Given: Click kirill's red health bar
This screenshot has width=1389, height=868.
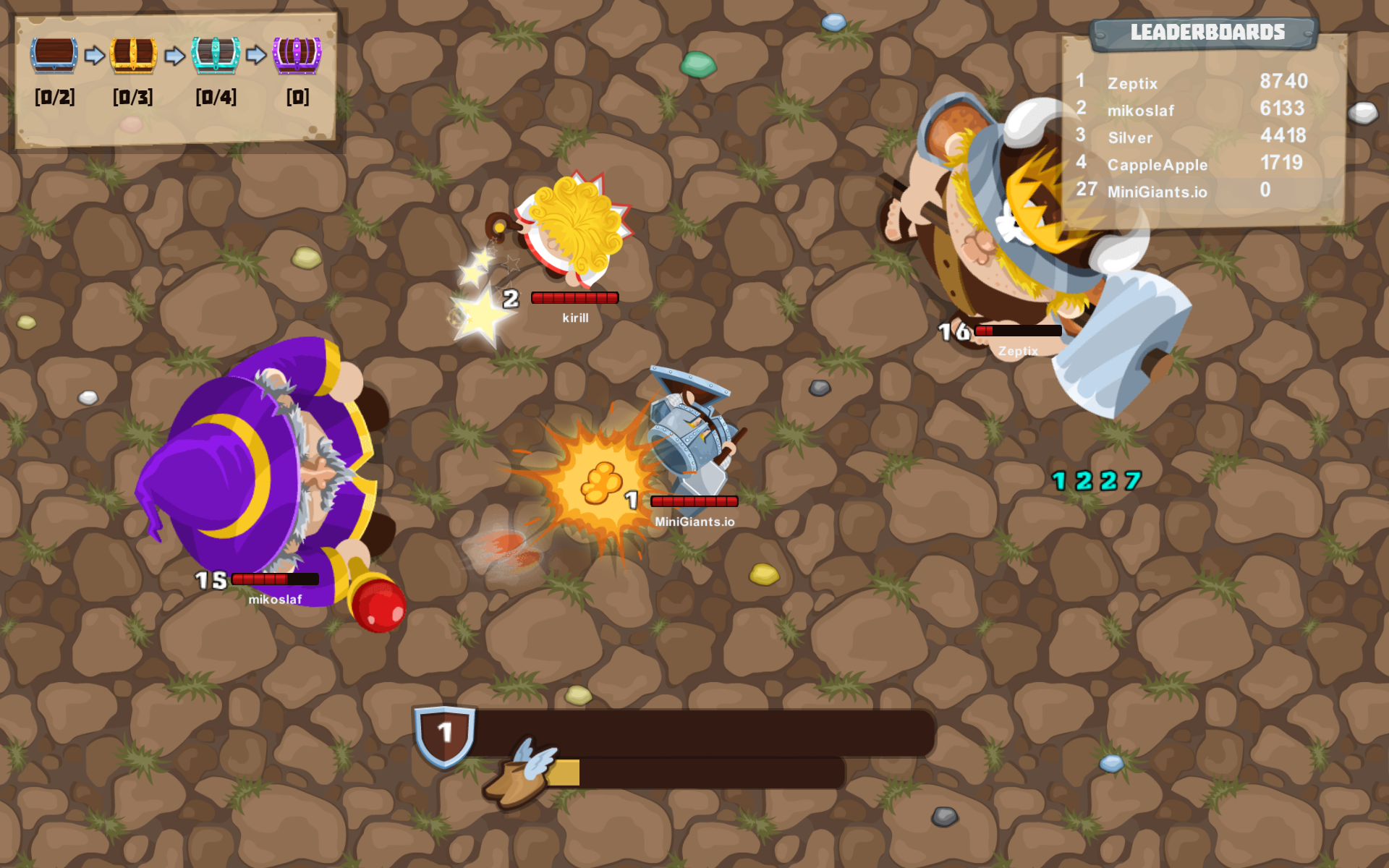Looking at the screenshot, I should [x=574, y=297].
